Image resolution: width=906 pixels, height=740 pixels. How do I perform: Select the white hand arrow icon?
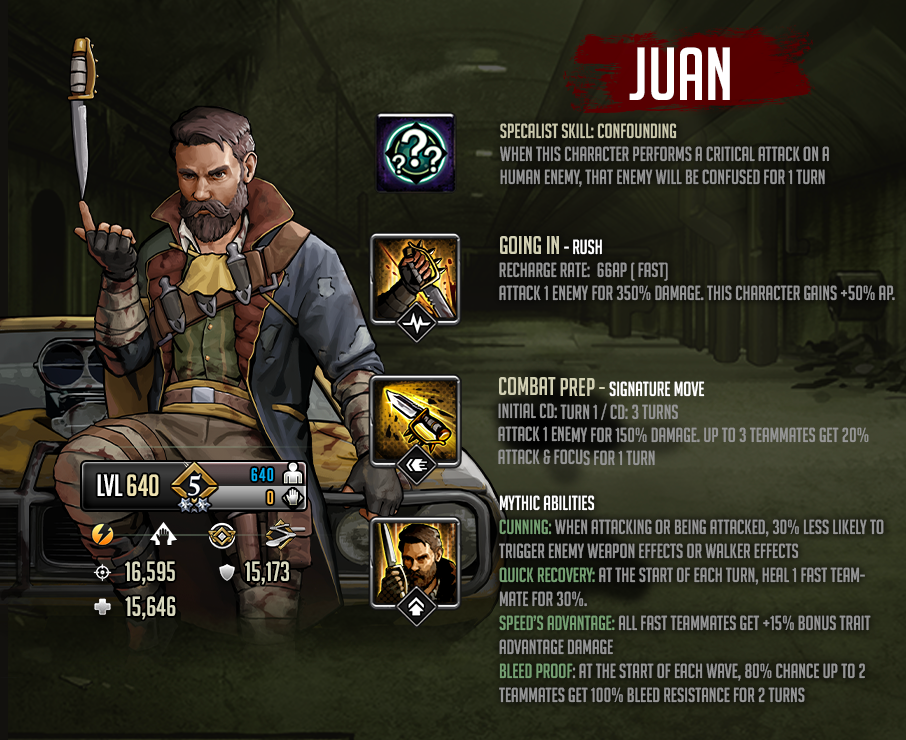(x=162, y=536)
